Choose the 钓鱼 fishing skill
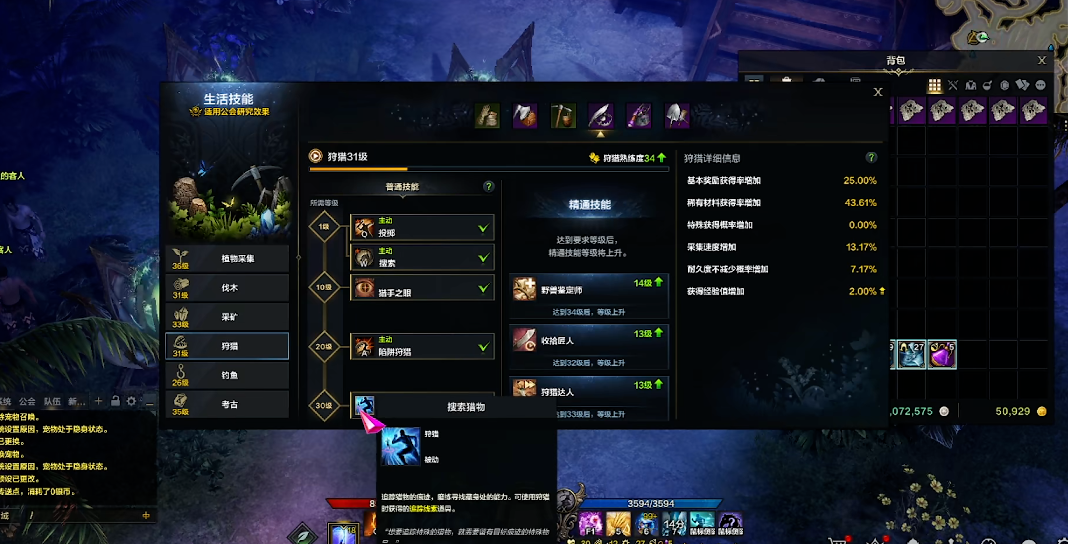Viewport: 1068px width, 544px height. click(227, 375)
